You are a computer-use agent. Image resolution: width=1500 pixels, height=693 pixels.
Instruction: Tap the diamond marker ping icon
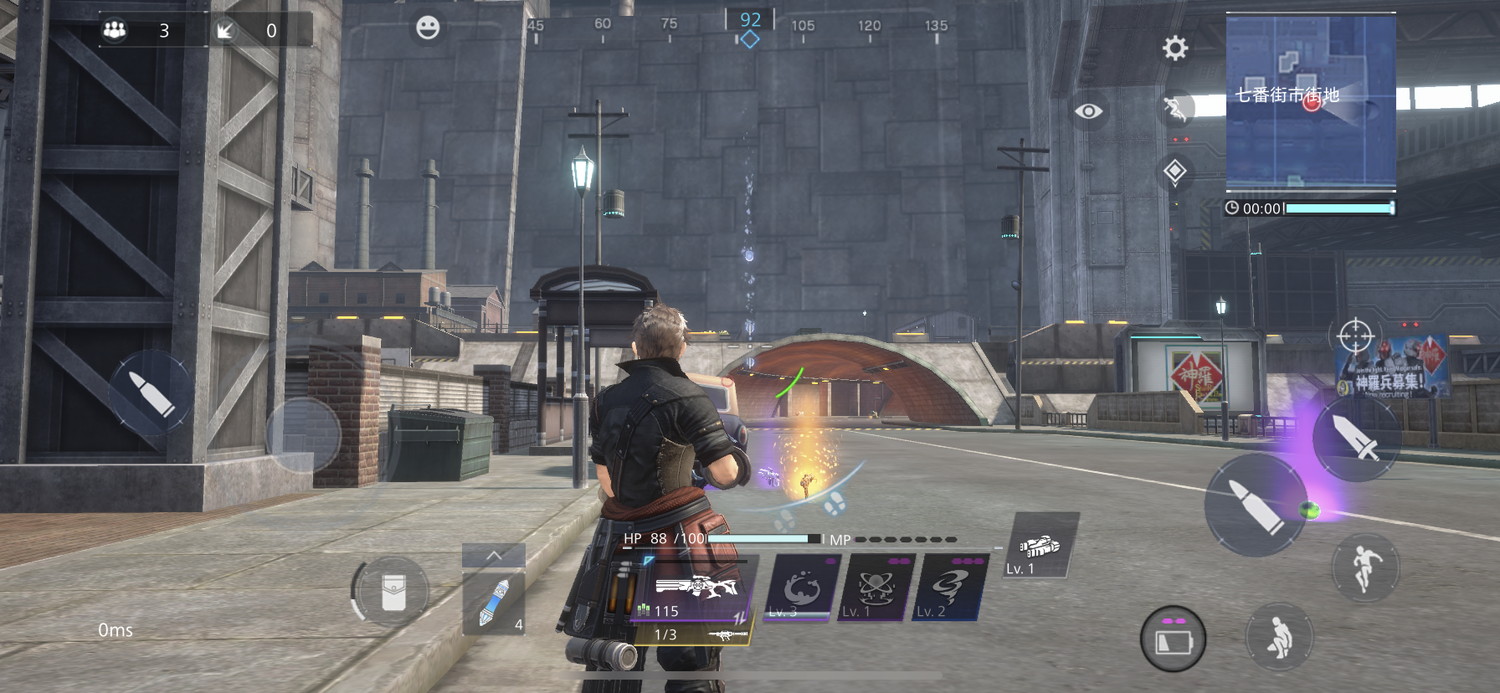click(1175, 172)
